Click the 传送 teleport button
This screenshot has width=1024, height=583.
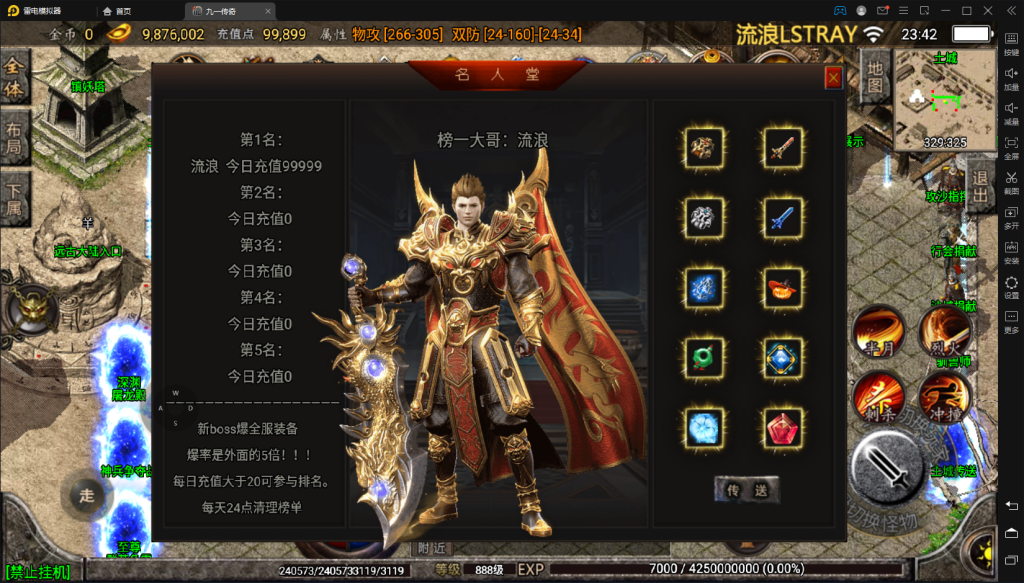tap(746, 489)
